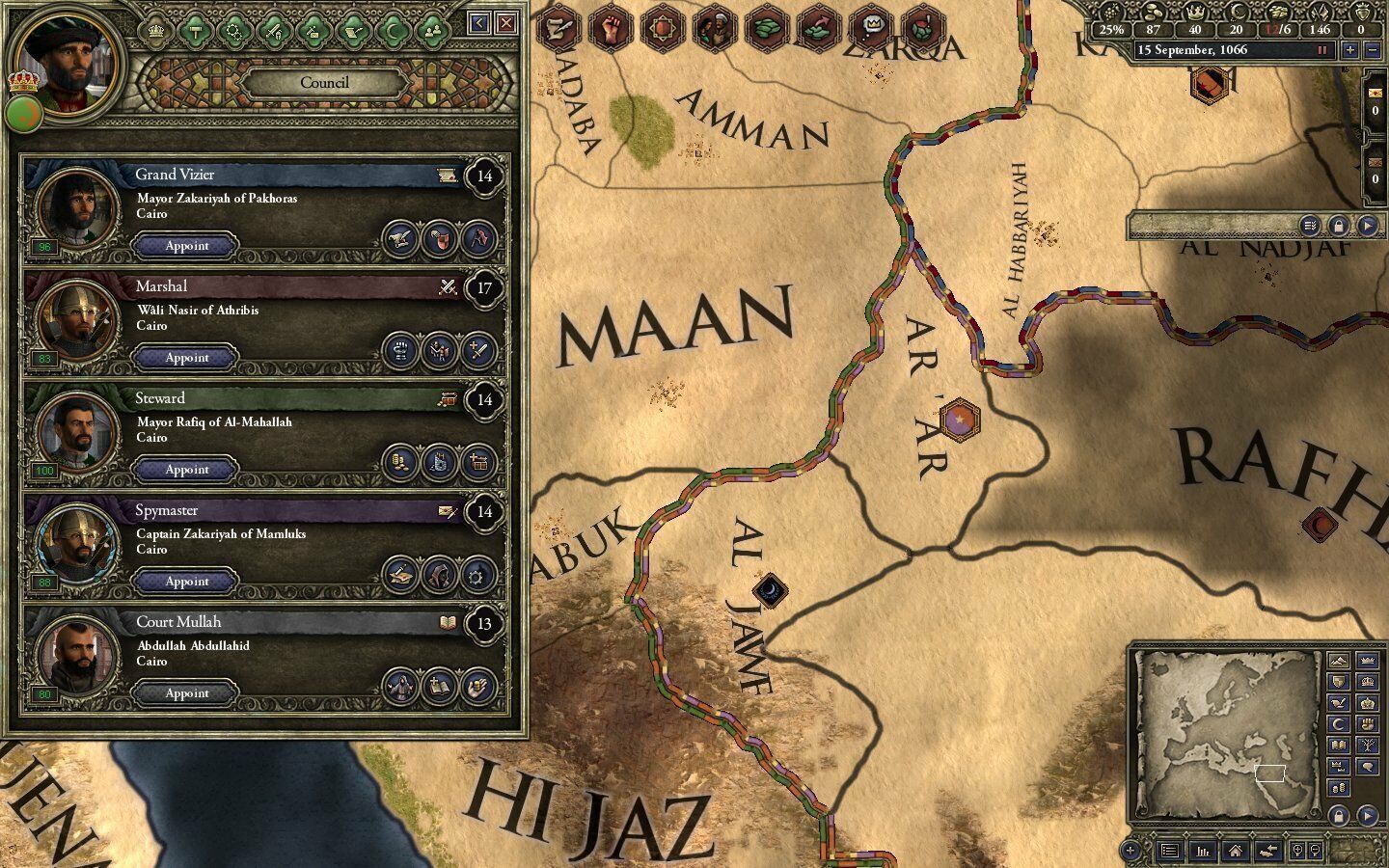Click the raised fist icon above map
The width and height of the screenshot is (1389, 868).
tap(609, 28)
